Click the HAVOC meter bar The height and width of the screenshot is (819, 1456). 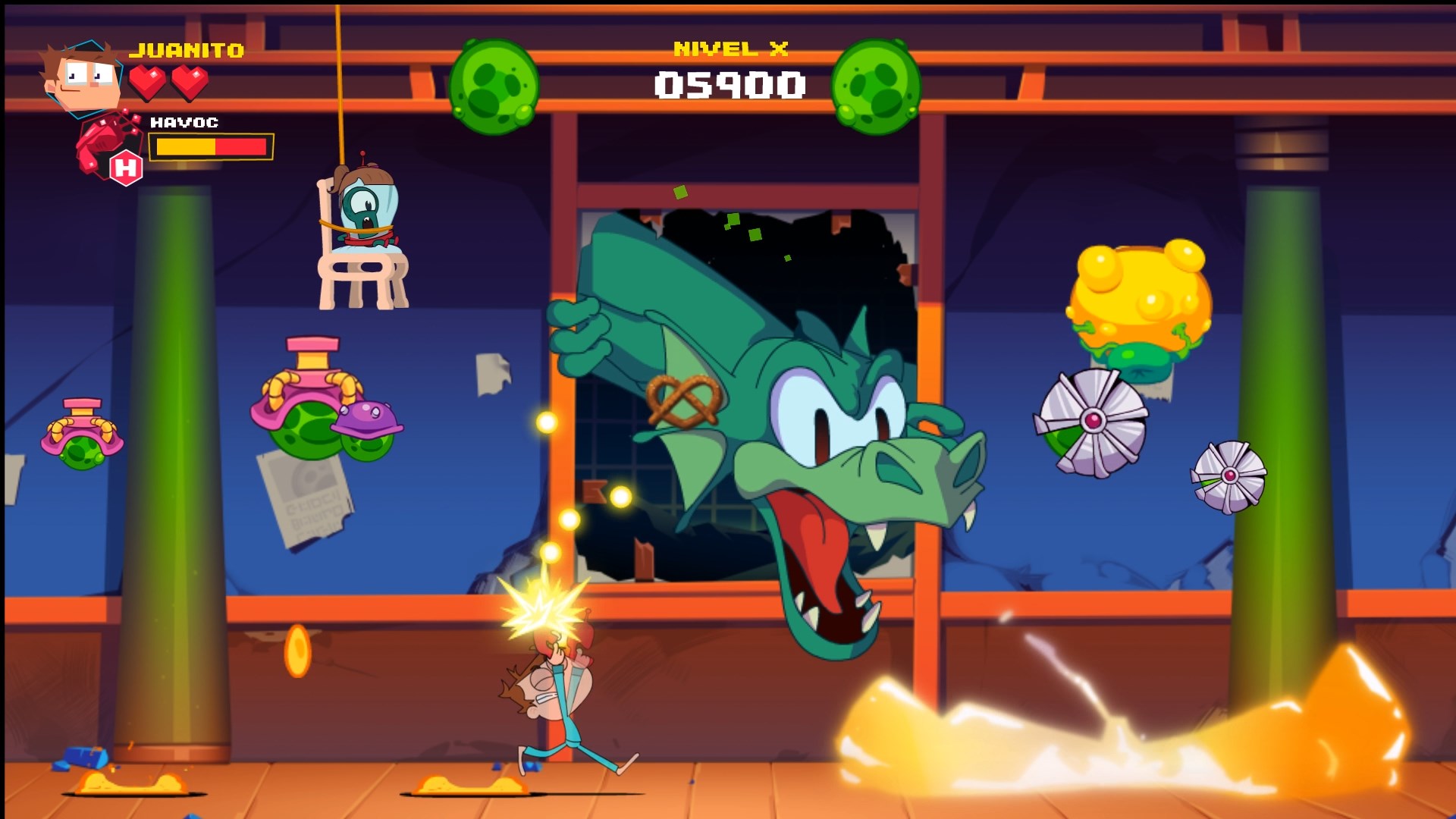point(212,146)
